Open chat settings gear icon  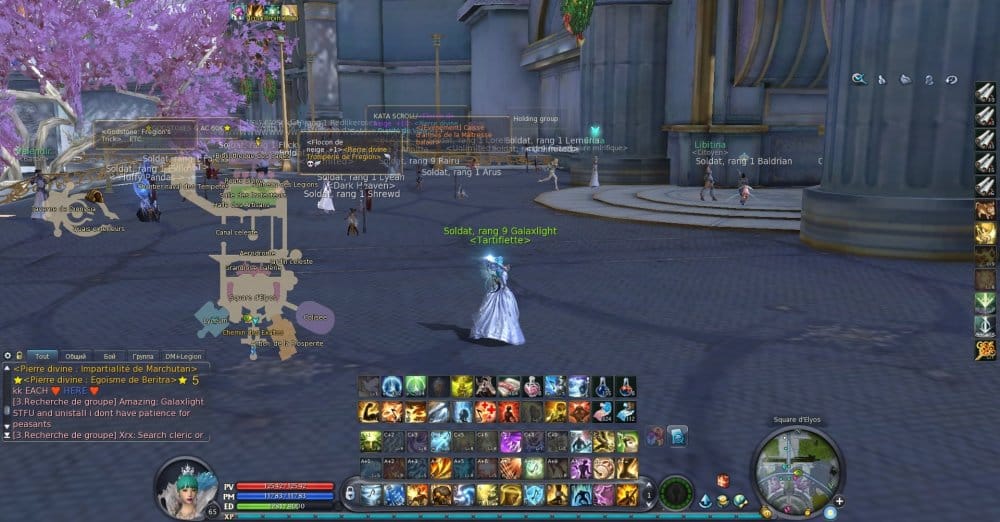click(7, 356)
